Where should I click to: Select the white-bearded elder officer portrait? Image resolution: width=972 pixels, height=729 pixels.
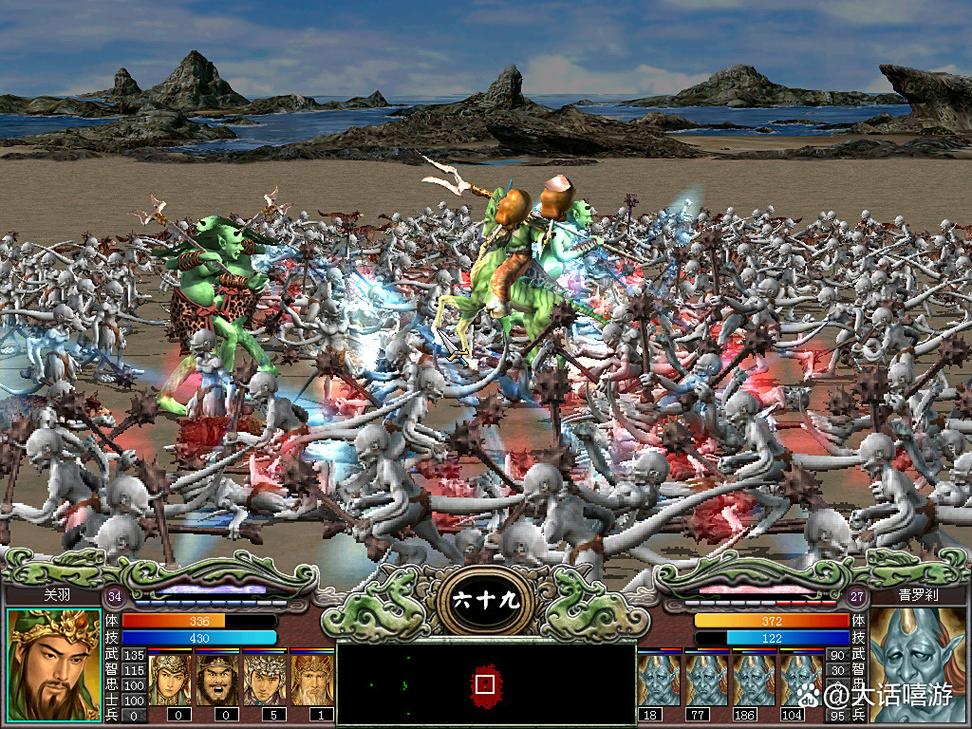coord(312,680)
